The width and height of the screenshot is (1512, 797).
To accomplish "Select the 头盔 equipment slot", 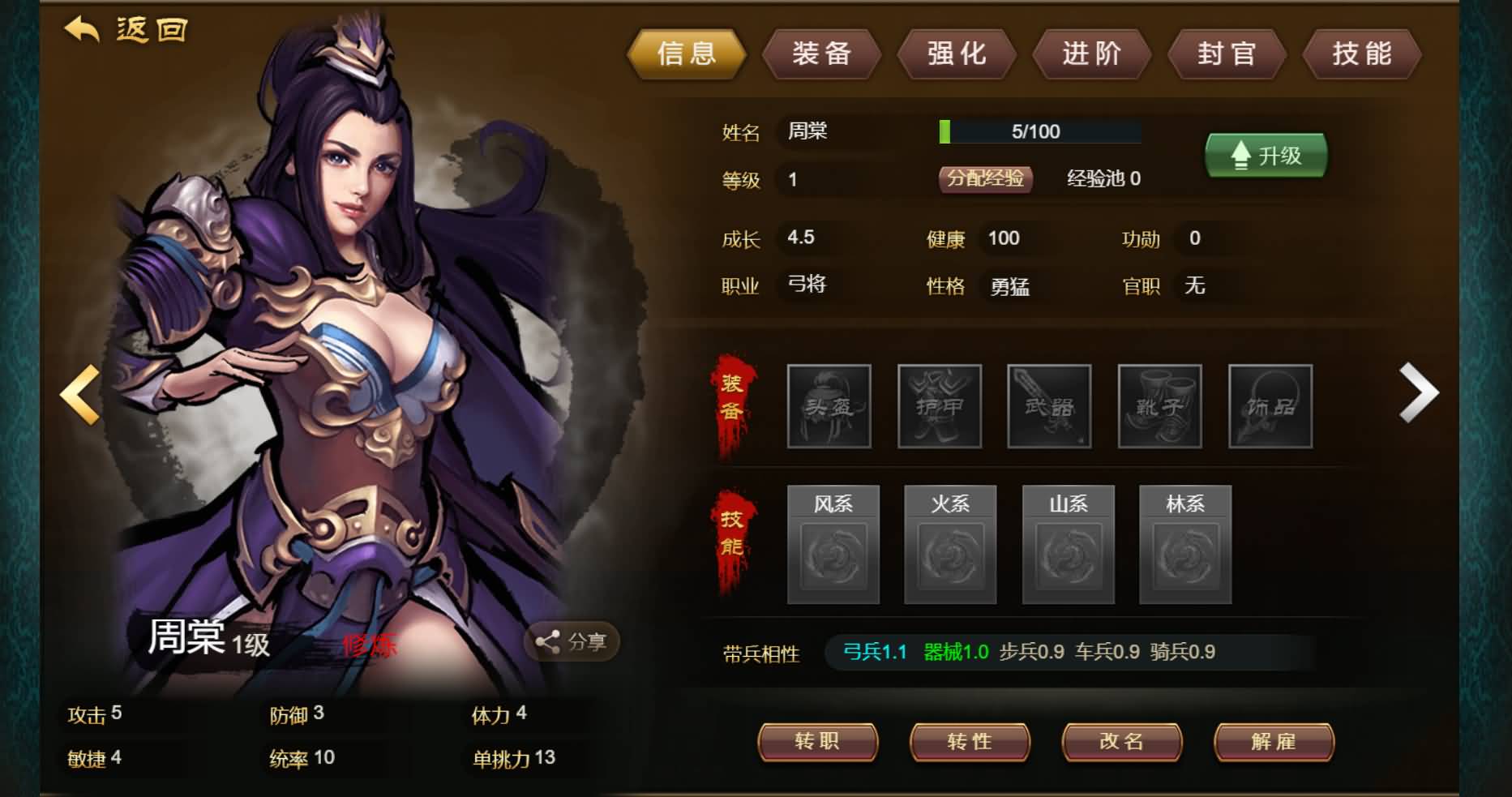I will click(x=829, y=406).
